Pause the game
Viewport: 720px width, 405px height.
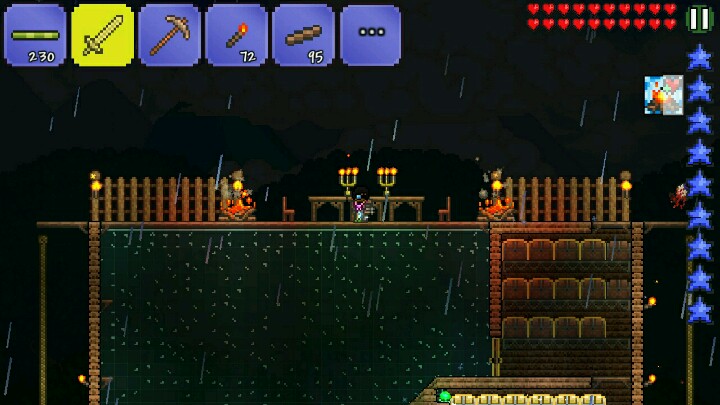[699, 19]
